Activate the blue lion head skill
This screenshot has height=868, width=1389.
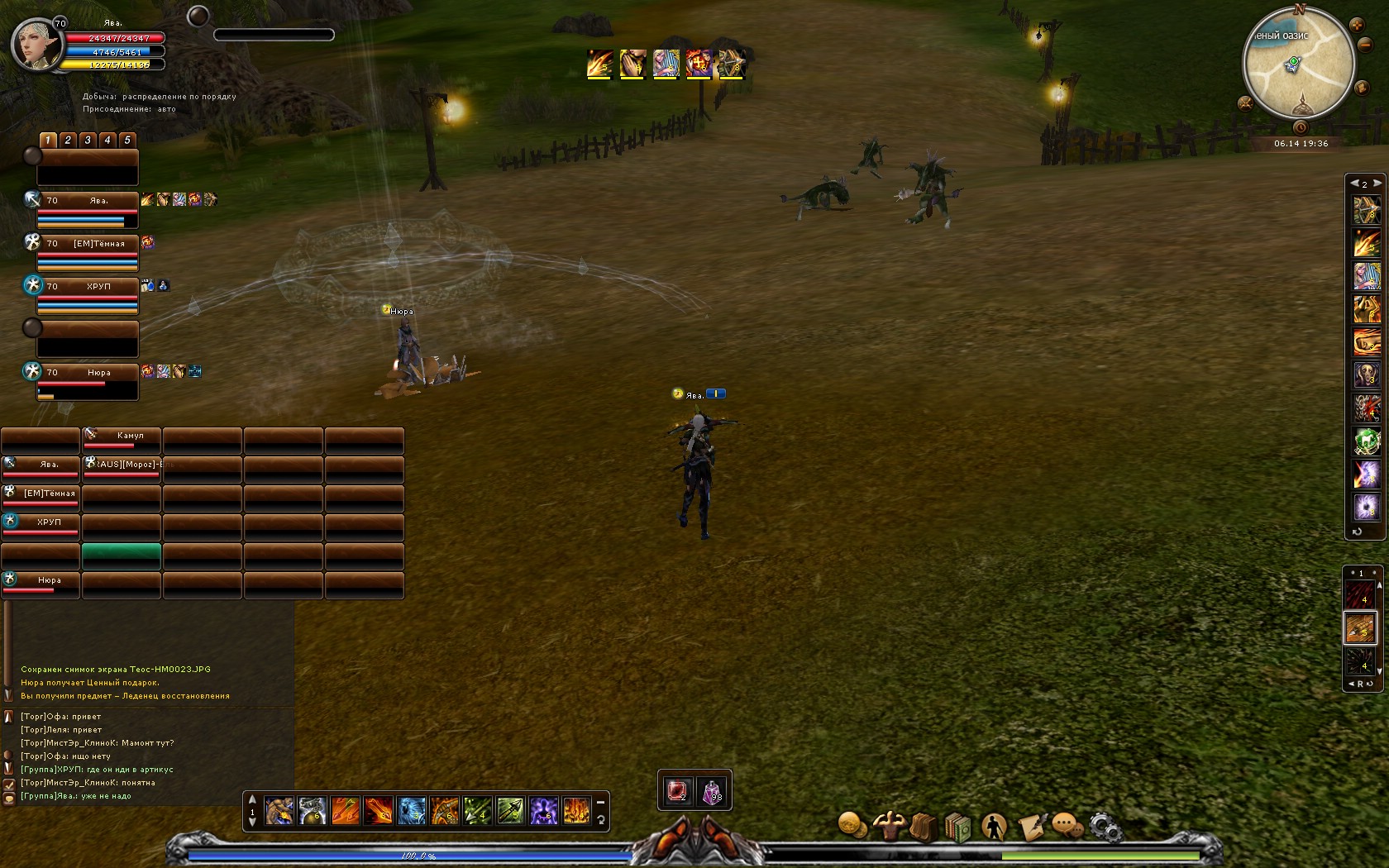[x=411, y=811]
